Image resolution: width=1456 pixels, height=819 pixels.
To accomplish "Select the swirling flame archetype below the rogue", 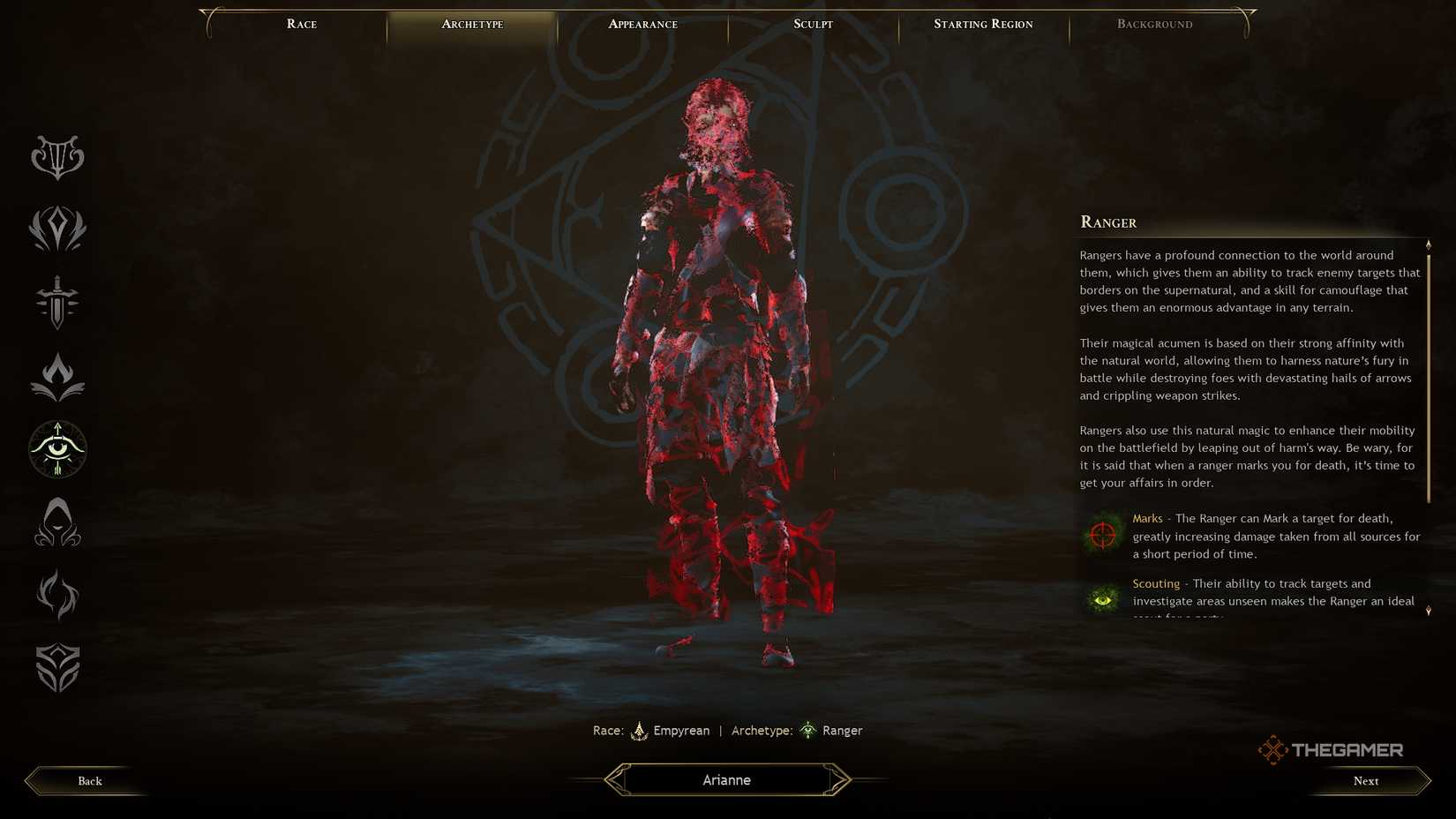I will click(x=56, y=596).
